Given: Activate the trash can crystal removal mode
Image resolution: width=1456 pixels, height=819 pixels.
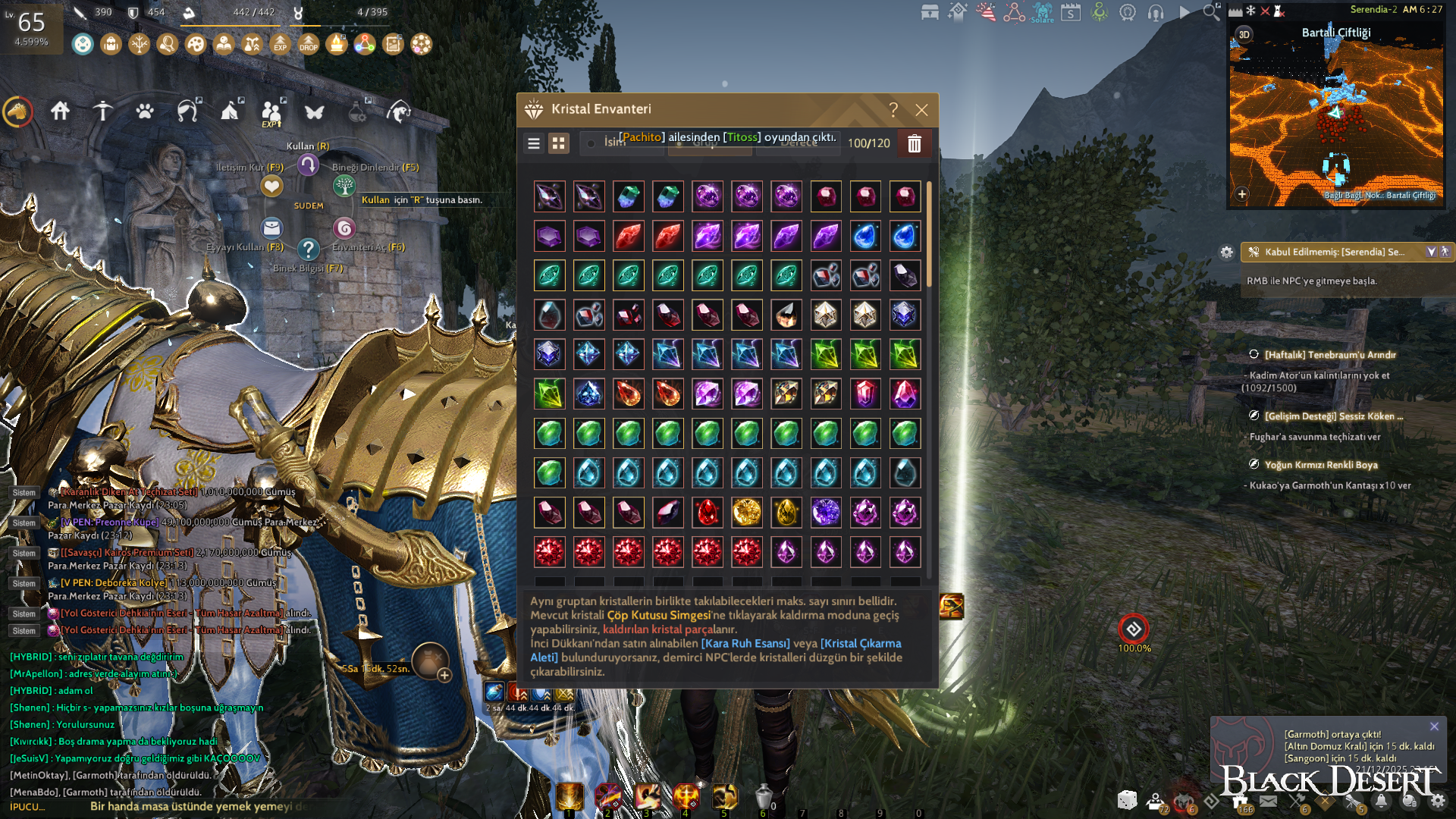Looking at the screenshot, I should point(914,143).
